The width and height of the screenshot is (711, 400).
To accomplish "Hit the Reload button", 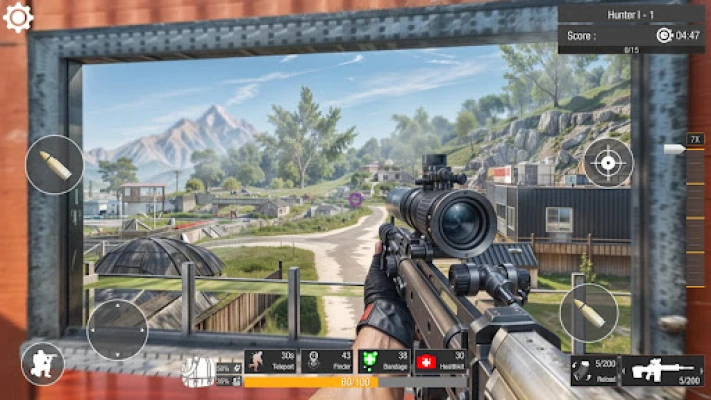I will click(x=593, y=370).
